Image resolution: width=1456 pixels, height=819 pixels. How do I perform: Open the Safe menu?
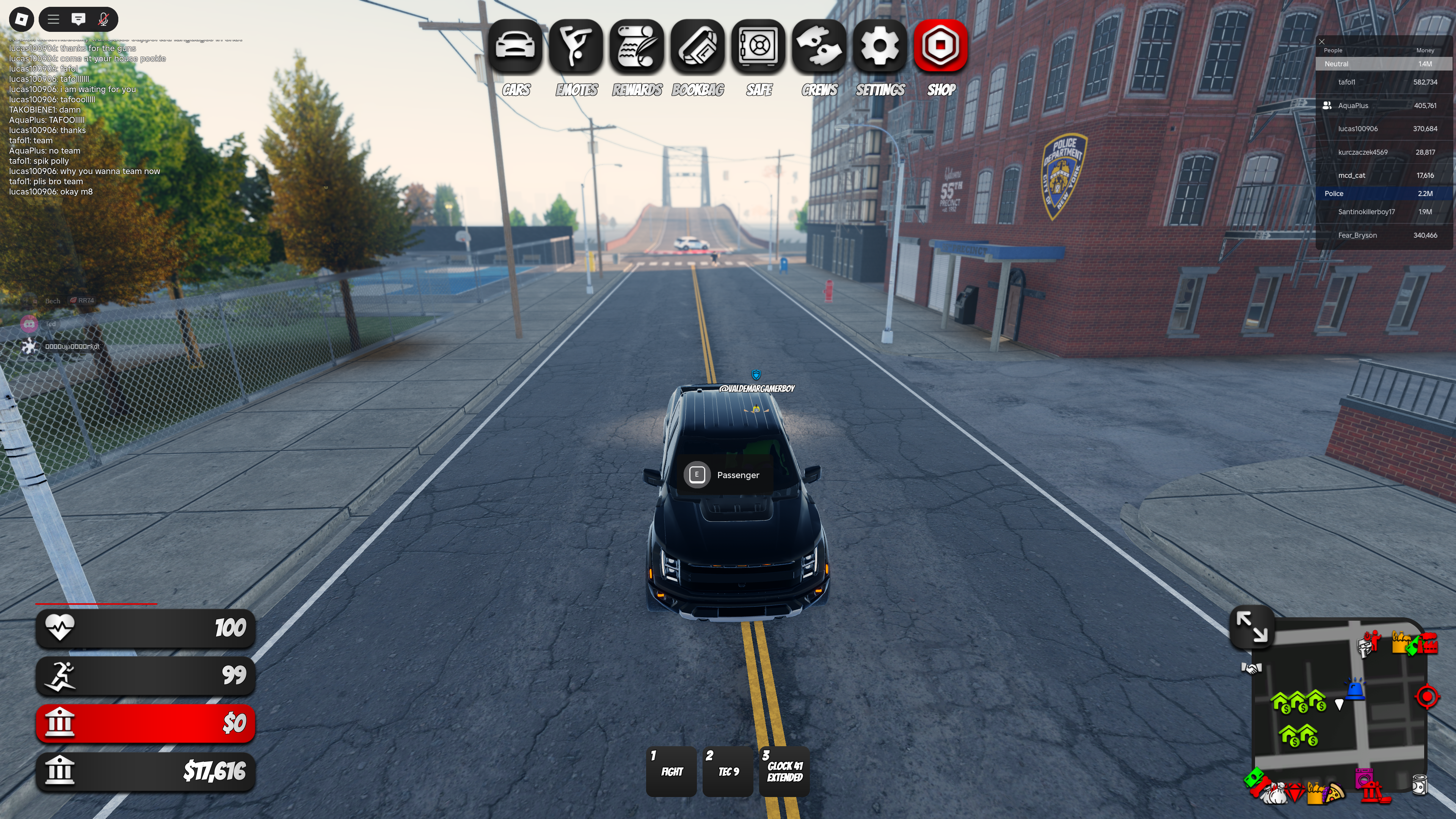(758, 46)
